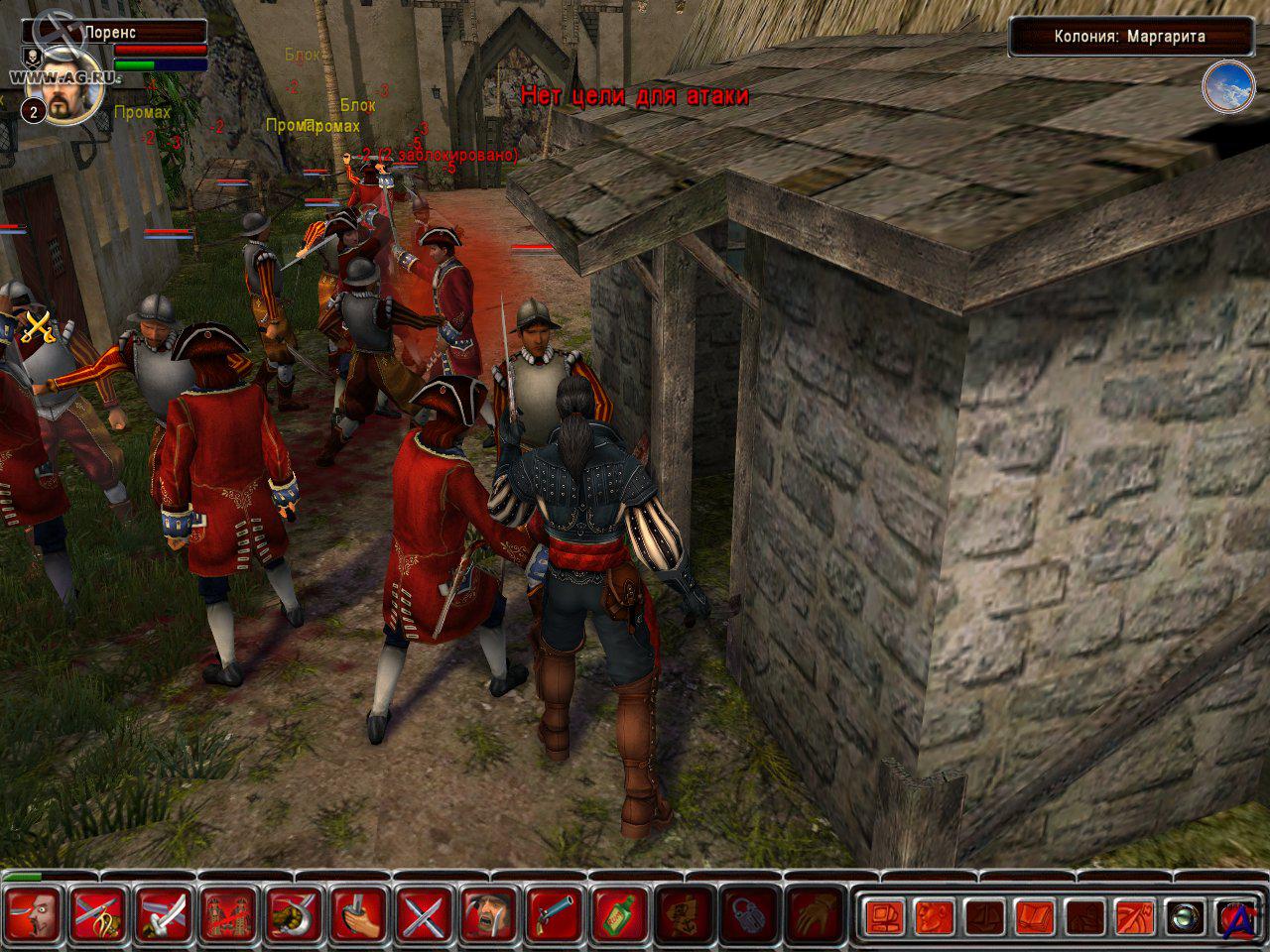Click the sailing ship panel button
Screen dimensions: 1270x952
pos(983,916)
